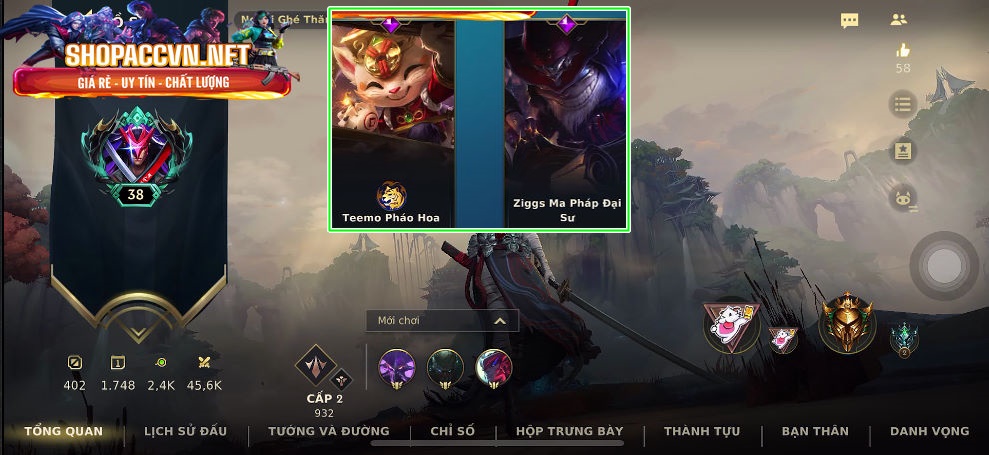Screen dimensions: 989x455
Task: Click the large poro triangle emblem
Action: tap(730, 326)
